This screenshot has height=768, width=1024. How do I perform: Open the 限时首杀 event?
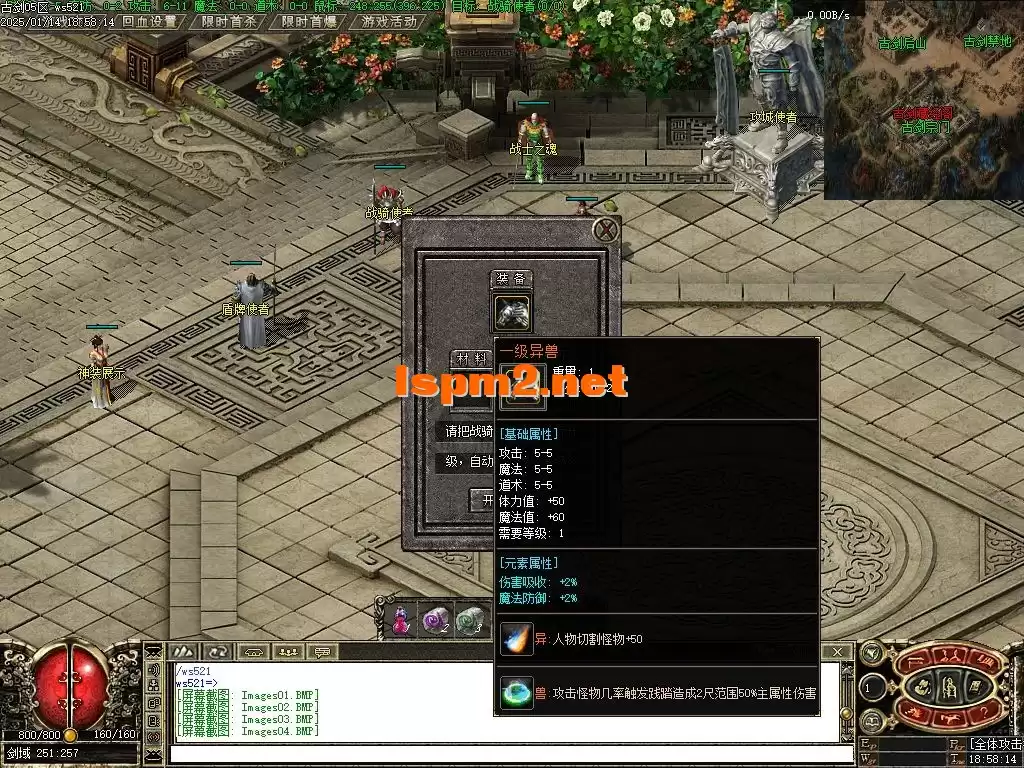228,21
